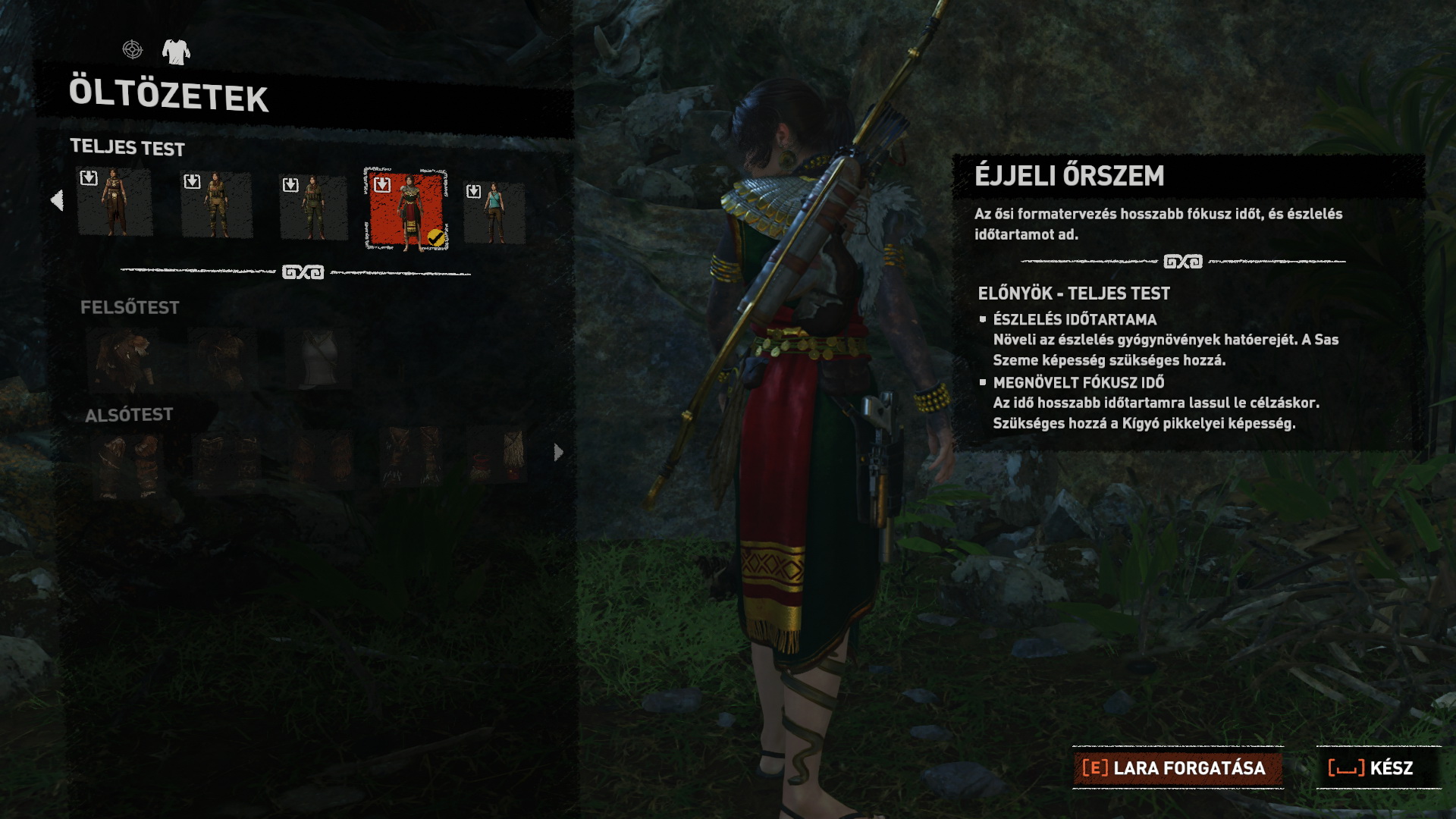Select the equipped red-background Éjjeli Őrszem outfit
Image resolution: width=1456 pixels, height=819 pixels.
pos(407,210)
